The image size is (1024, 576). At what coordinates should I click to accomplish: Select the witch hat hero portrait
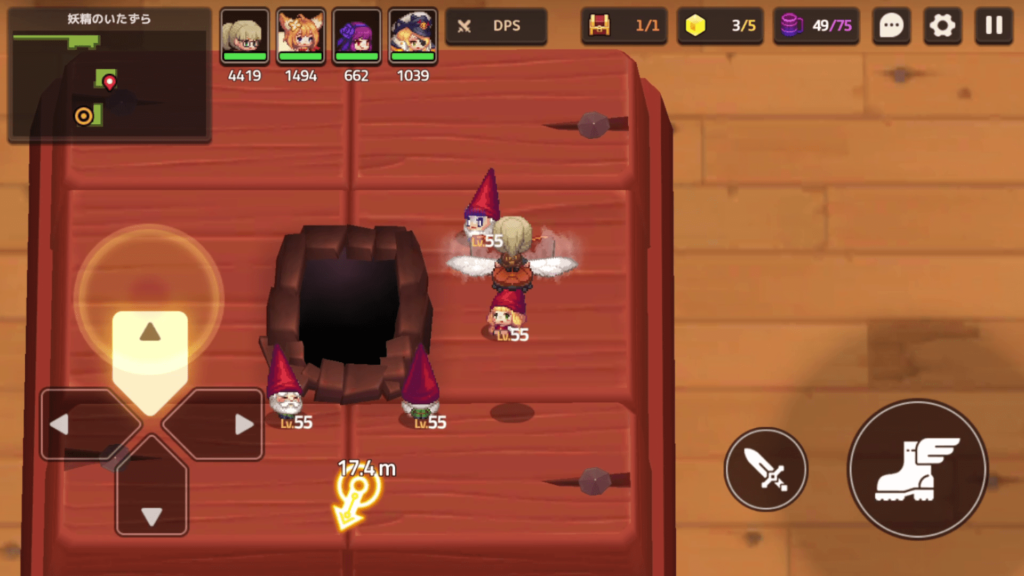[x=413, y=37]
